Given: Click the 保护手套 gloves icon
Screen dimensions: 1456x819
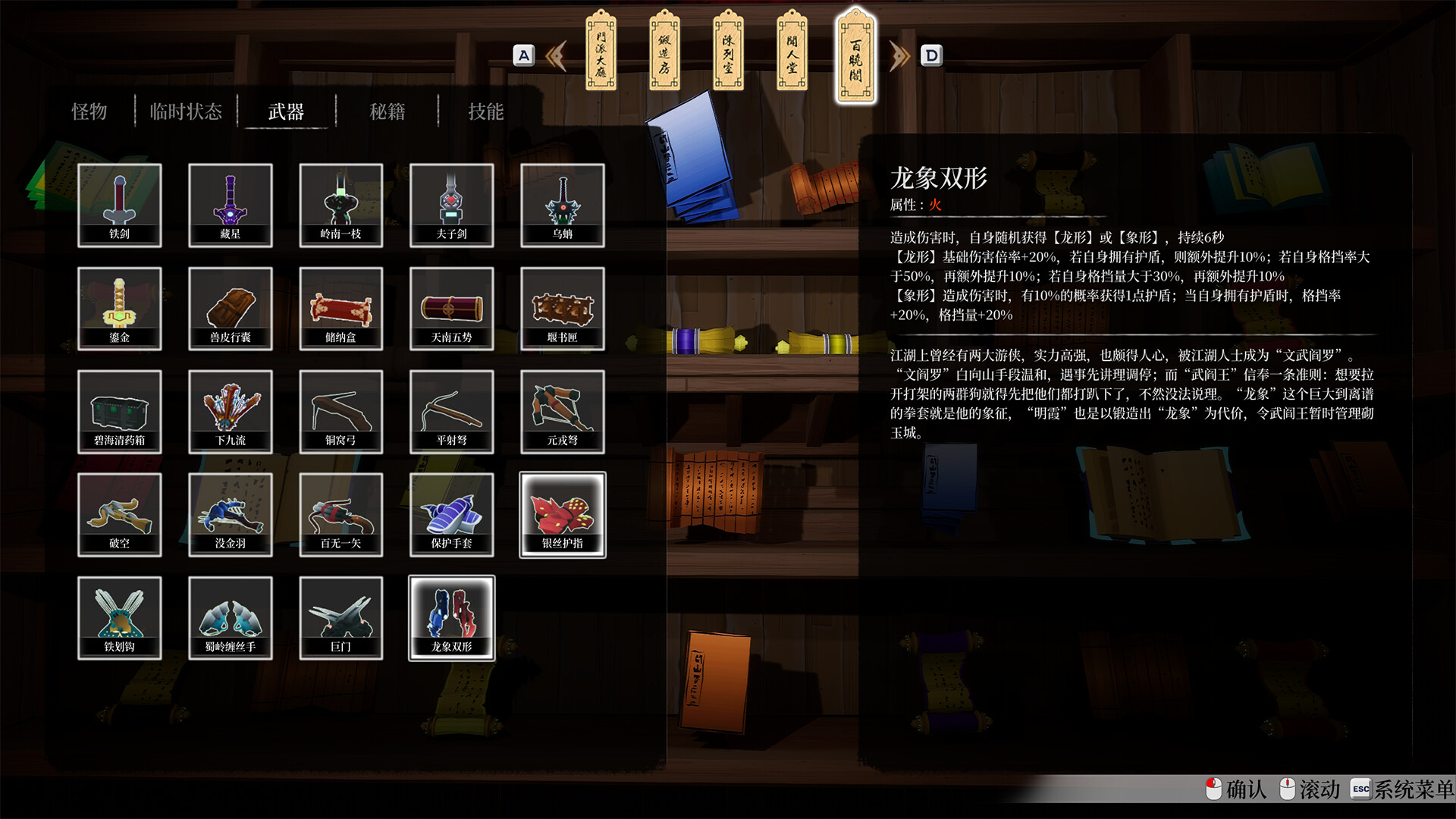Looking at the screenshot, I should [x=452, y=514].
